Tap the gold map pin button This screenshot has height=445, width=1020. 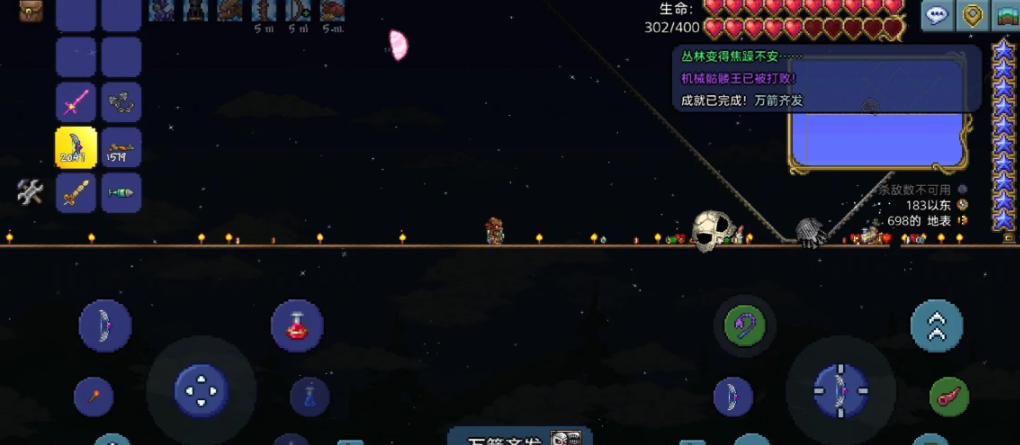971,15
